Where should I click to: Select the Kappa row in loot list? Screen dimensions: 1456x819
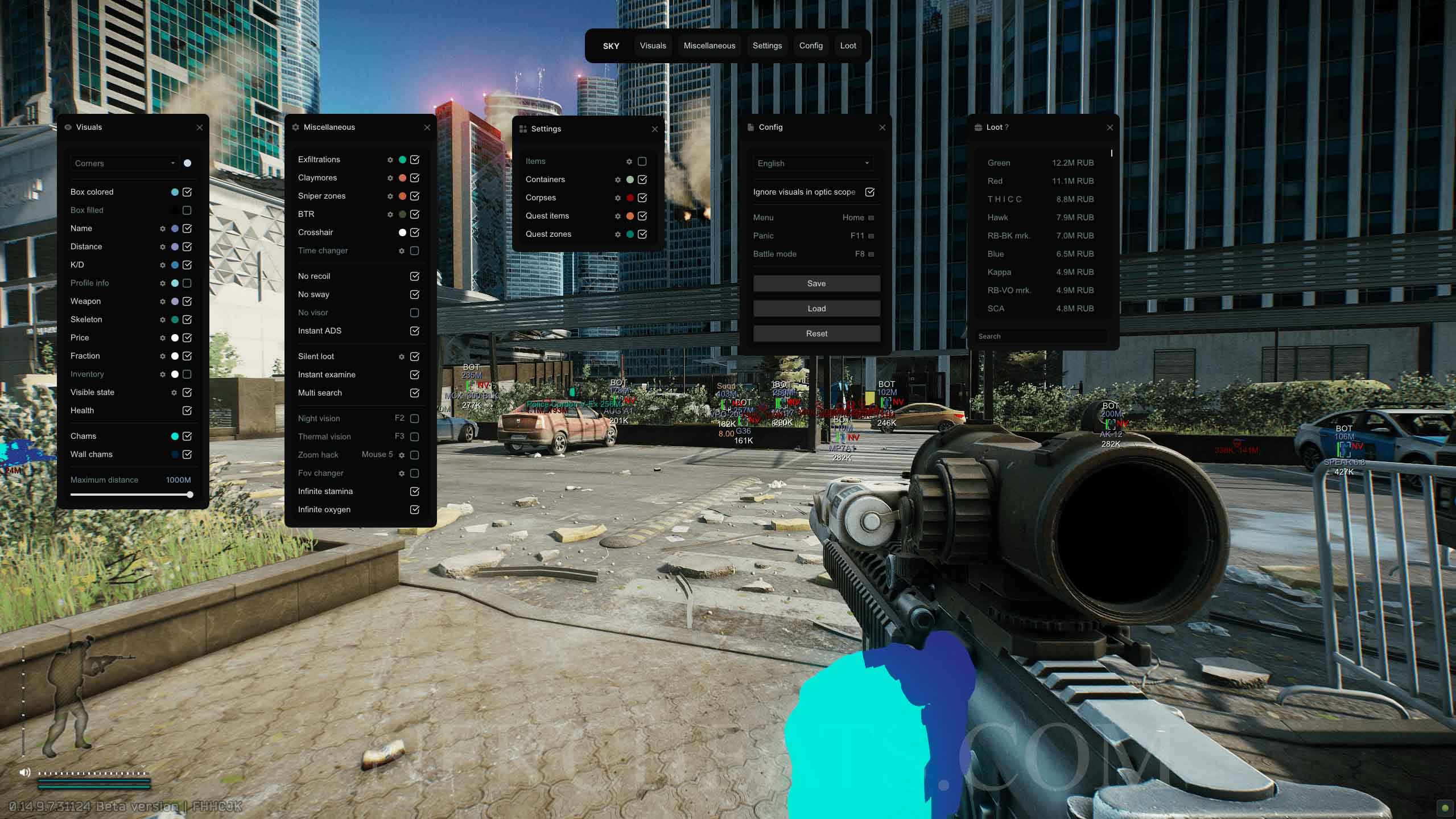click(1040, 272)
